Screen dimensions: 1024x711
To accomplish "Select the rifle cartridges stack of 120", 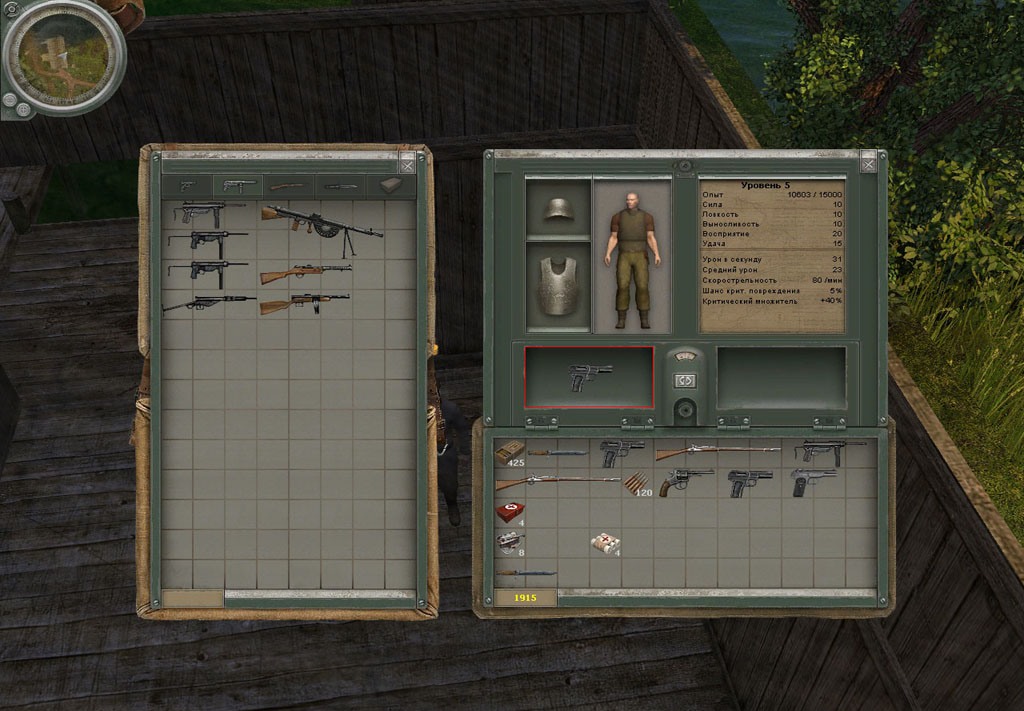I will tap(636, 485).
